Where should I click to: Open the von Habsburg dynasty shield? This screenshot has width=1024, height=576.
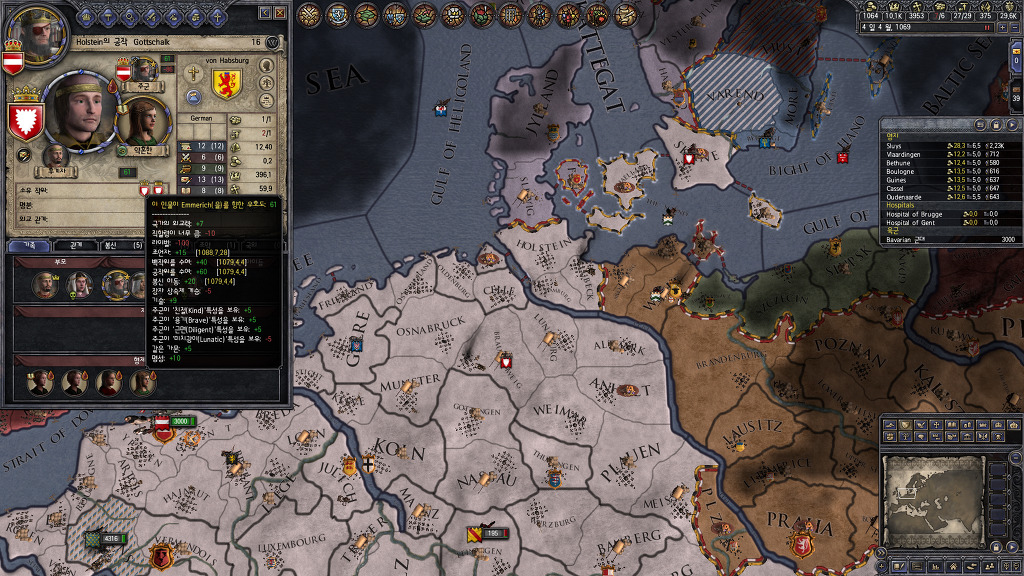(226, 82)
